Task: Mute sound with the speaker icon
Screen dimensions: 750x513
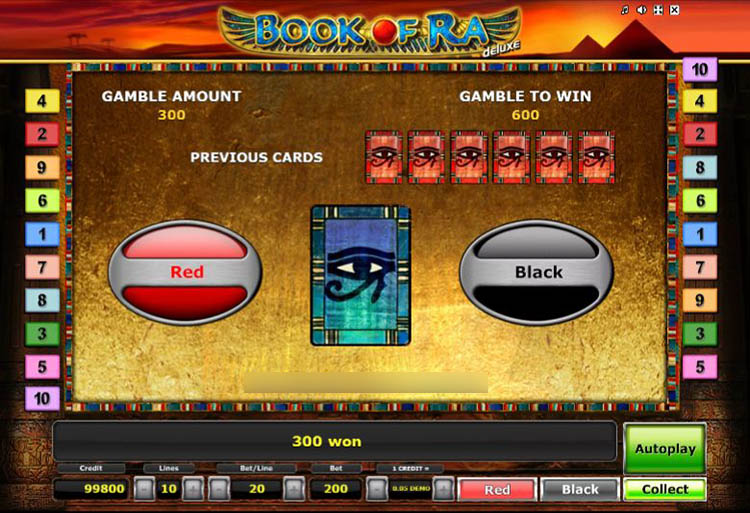Action: pyautogui.click(x=641, y=11)
